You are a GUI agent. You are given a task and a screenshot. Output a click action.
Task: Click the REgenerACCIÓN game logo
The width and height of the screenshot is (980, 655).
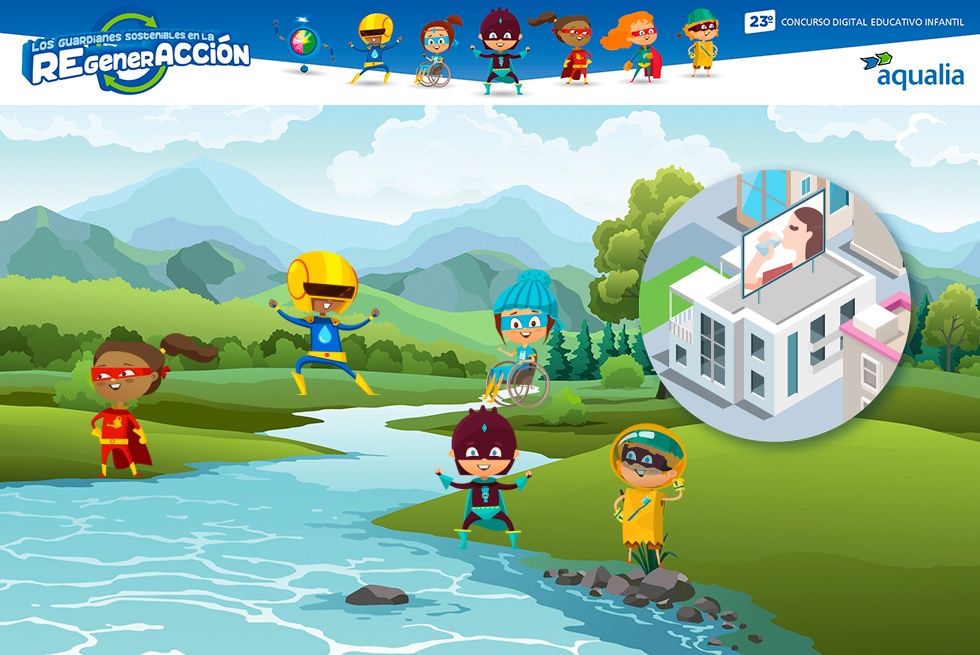pos(138,56)
